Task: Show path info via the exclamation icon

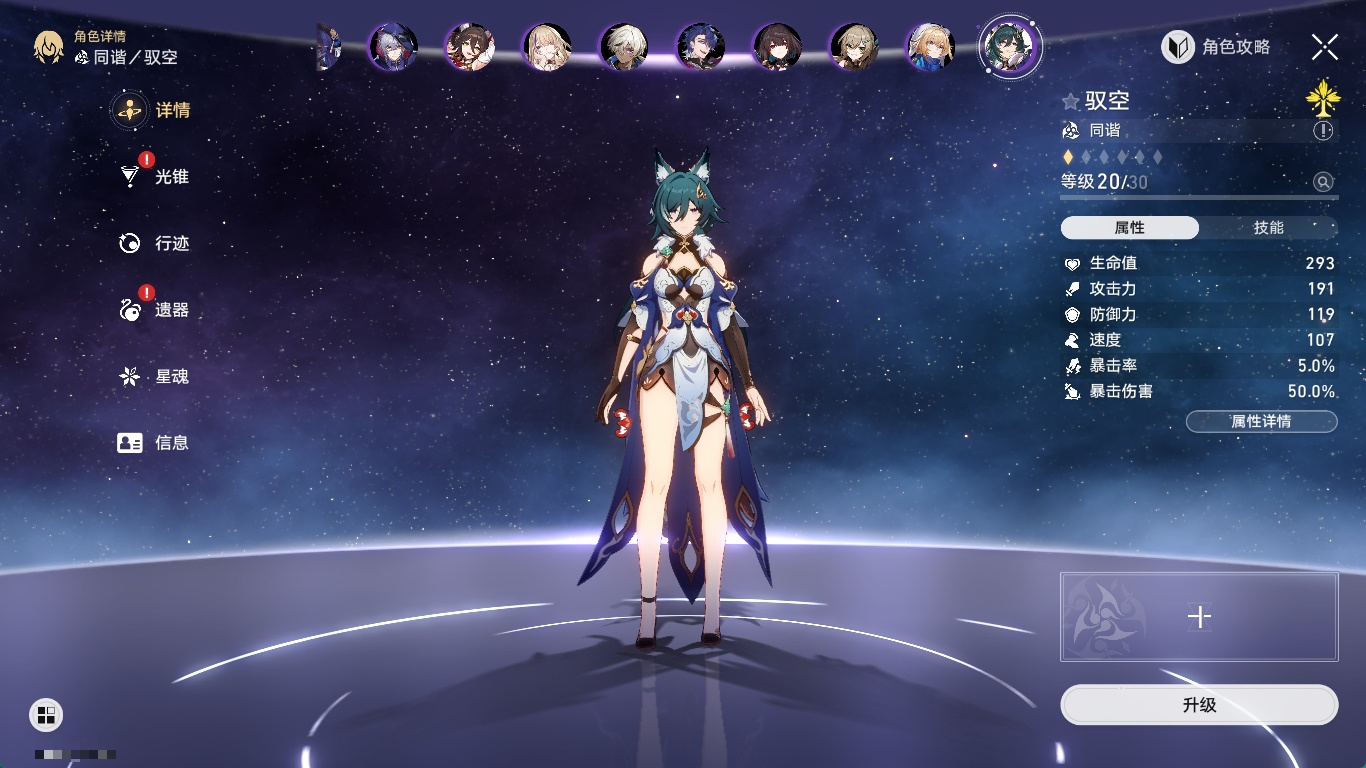Action: 1323,131
